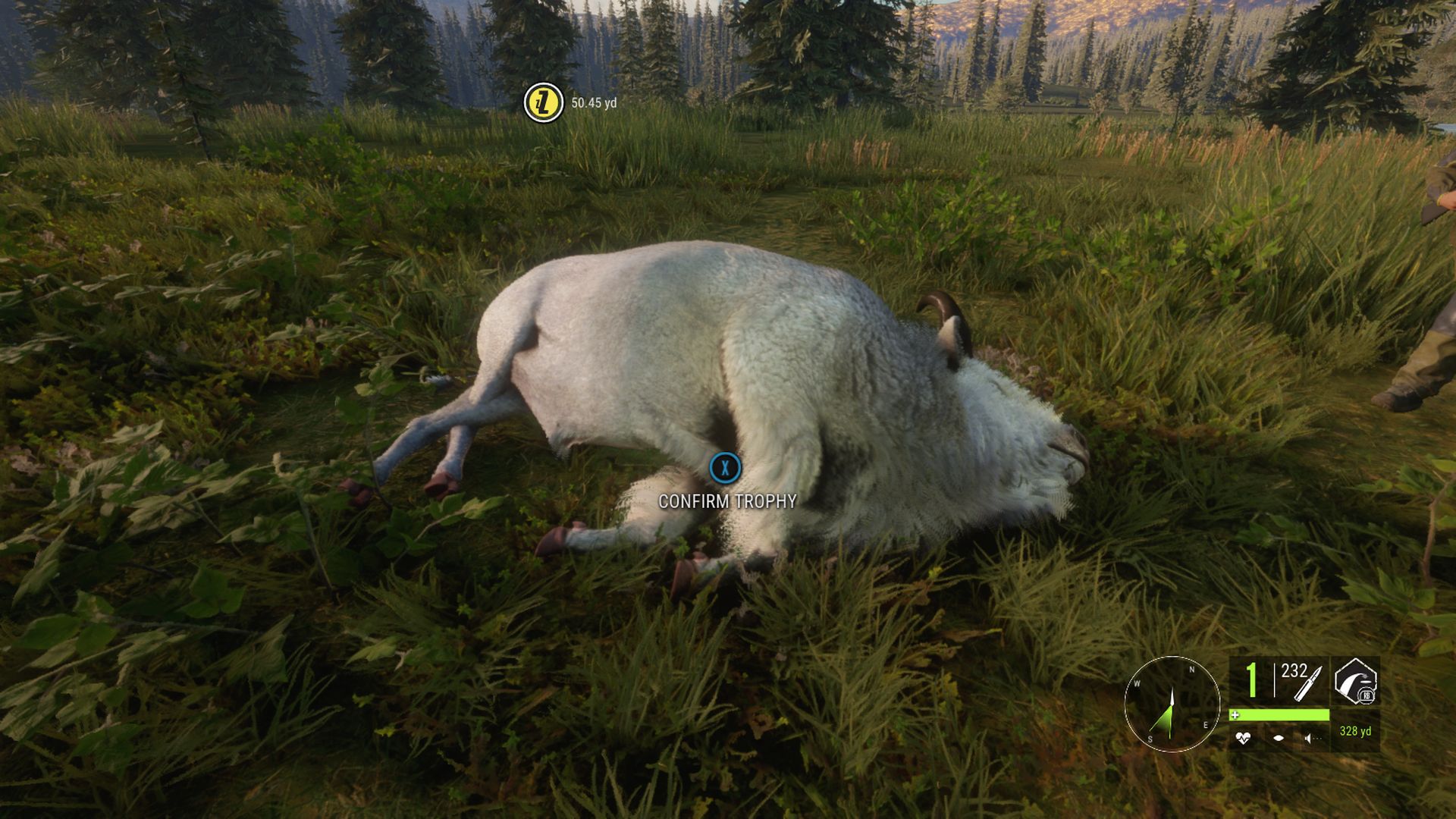Select the chambered round count showing 1

coord(1251,681)
